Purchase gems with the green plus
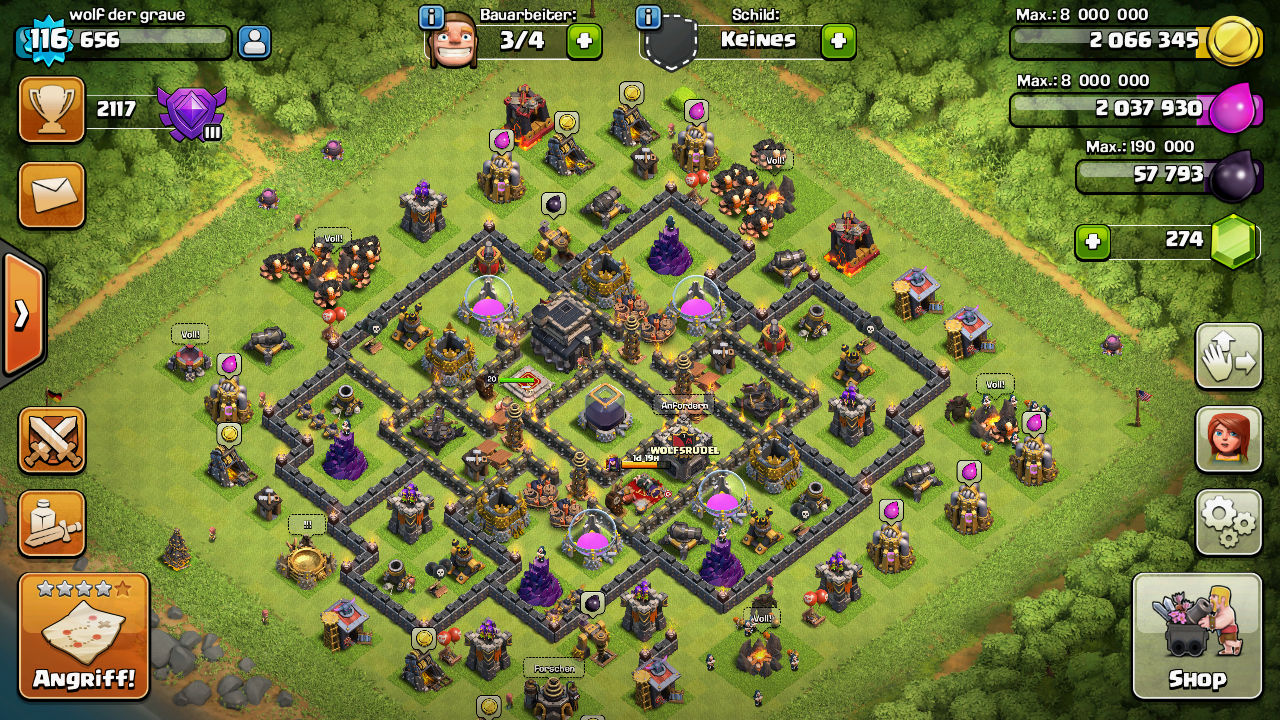Viewport: 1280px width, 720px height. coord(1092,241)
